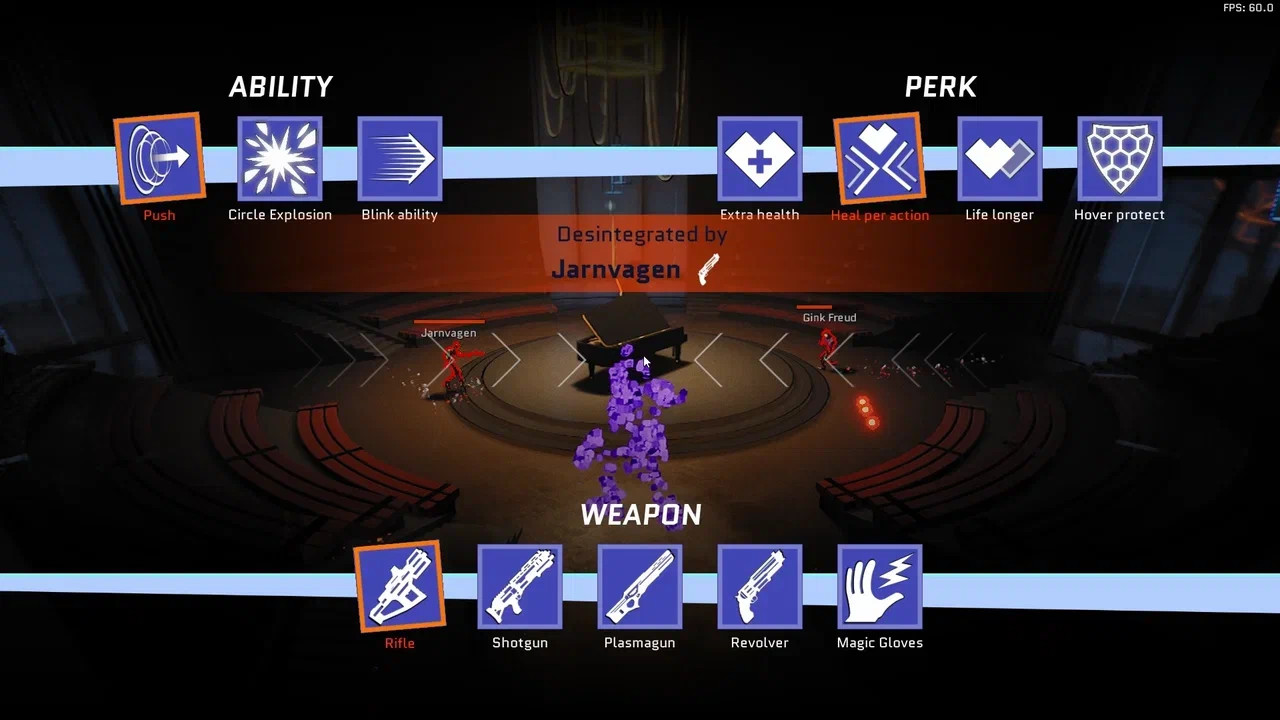Toggle off the equipped Rifle weapon
This screenshot has height=720, width=1280.
400,588
